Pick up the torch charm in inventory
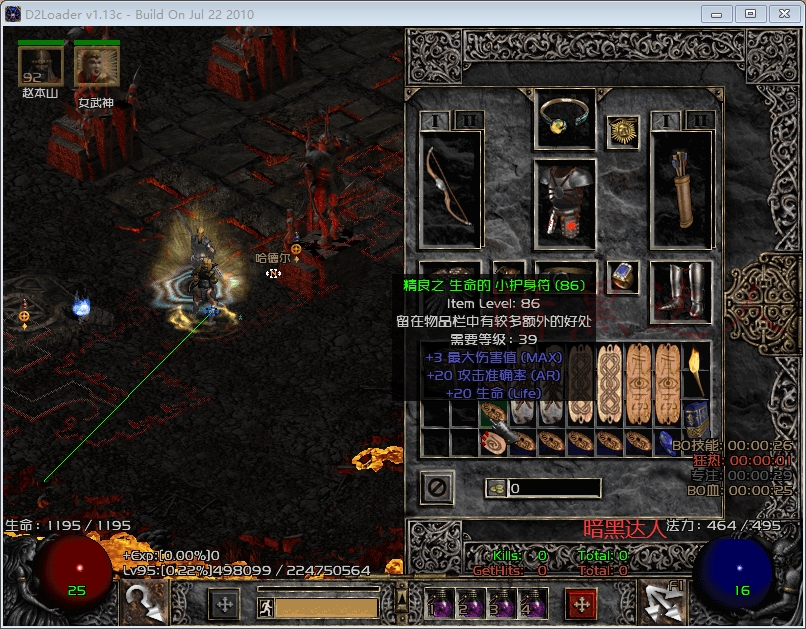The height and width of the screenshot is (629, 806). point(695,370)
